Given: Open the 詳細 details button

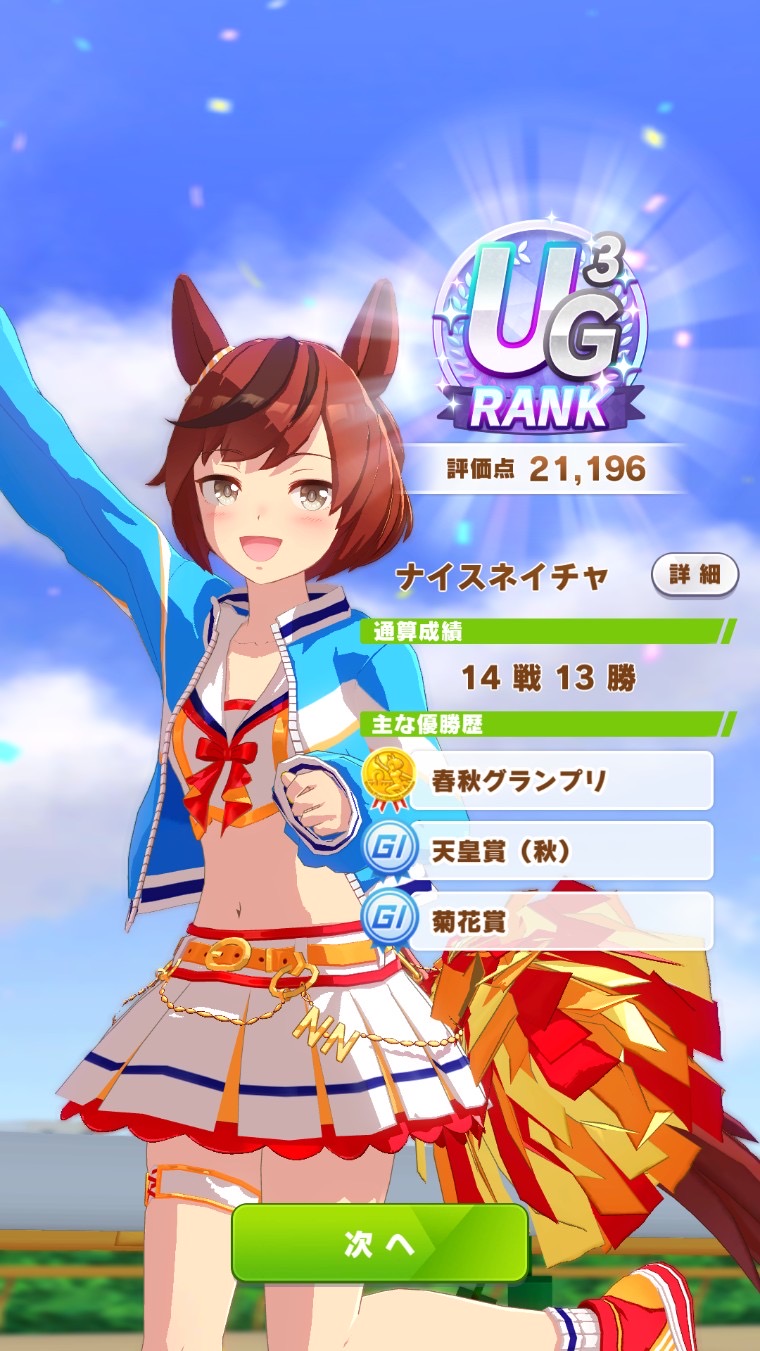Looking at the screenshot, I should click(694, 575).
